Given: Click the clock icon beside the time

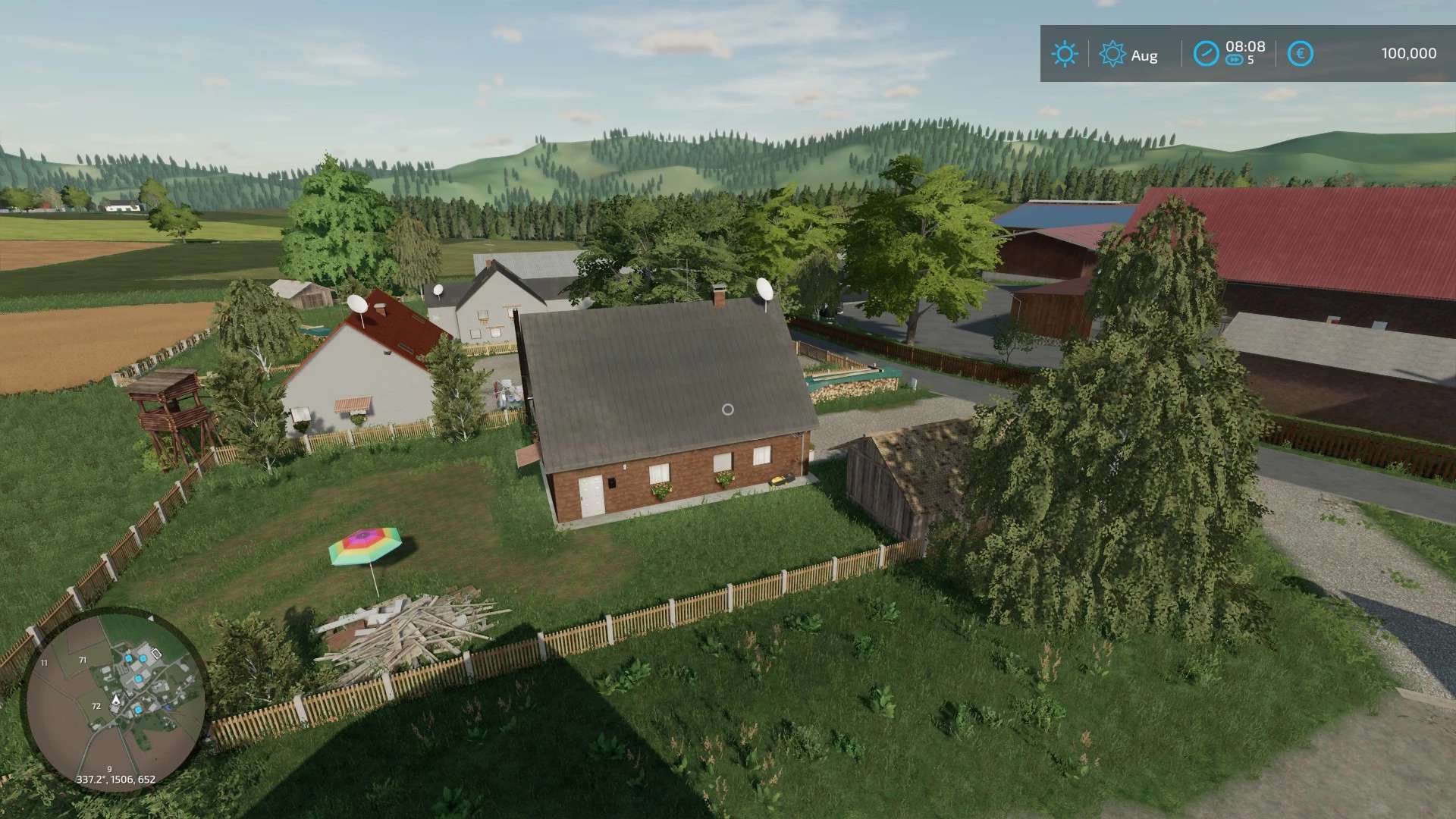Looking at the screenshot, I should point(1206,54).
